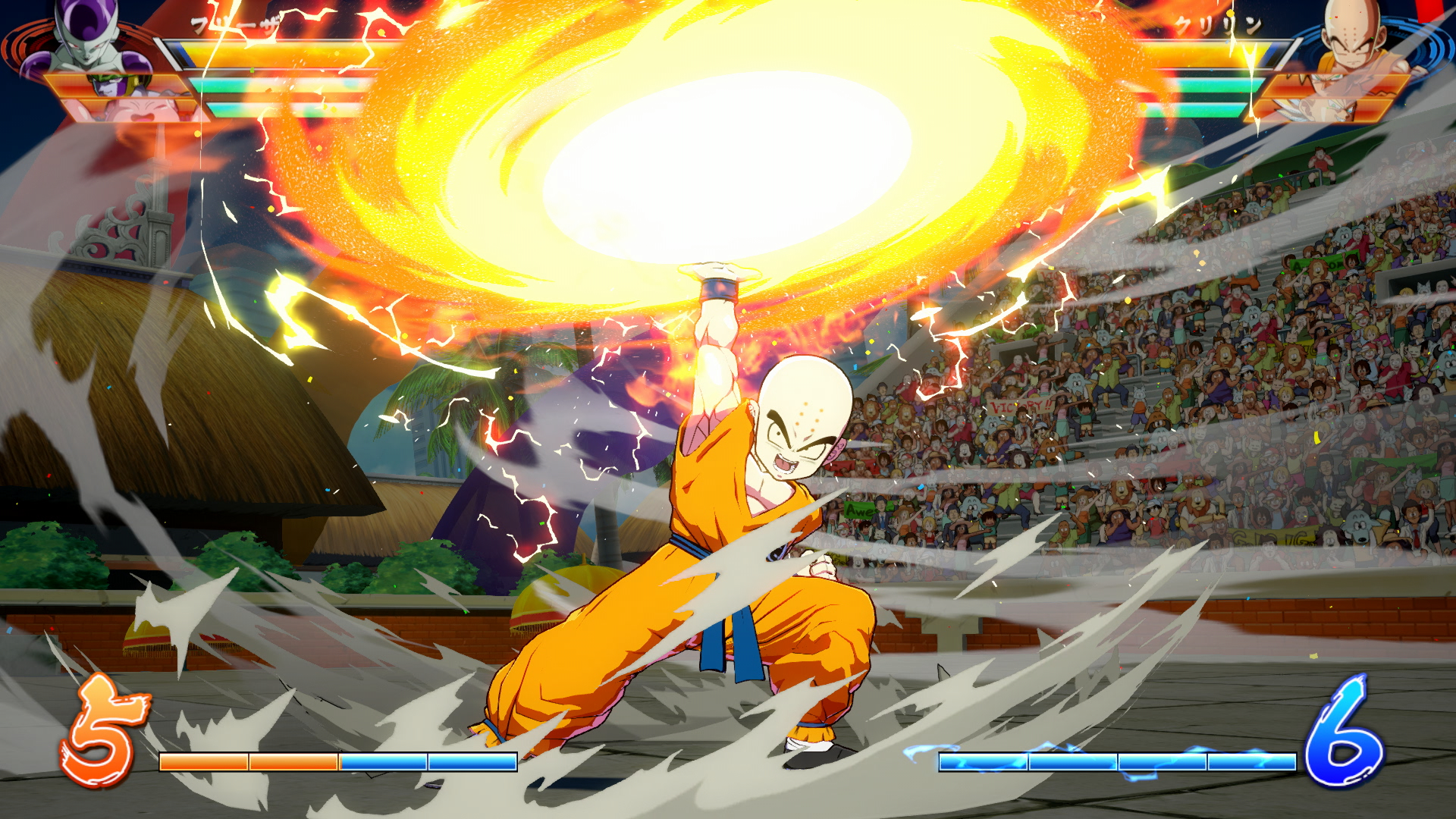The height and width of the screenshot is (819, 1456).
Task: Select the クリリン name label
Action: 1219,24
